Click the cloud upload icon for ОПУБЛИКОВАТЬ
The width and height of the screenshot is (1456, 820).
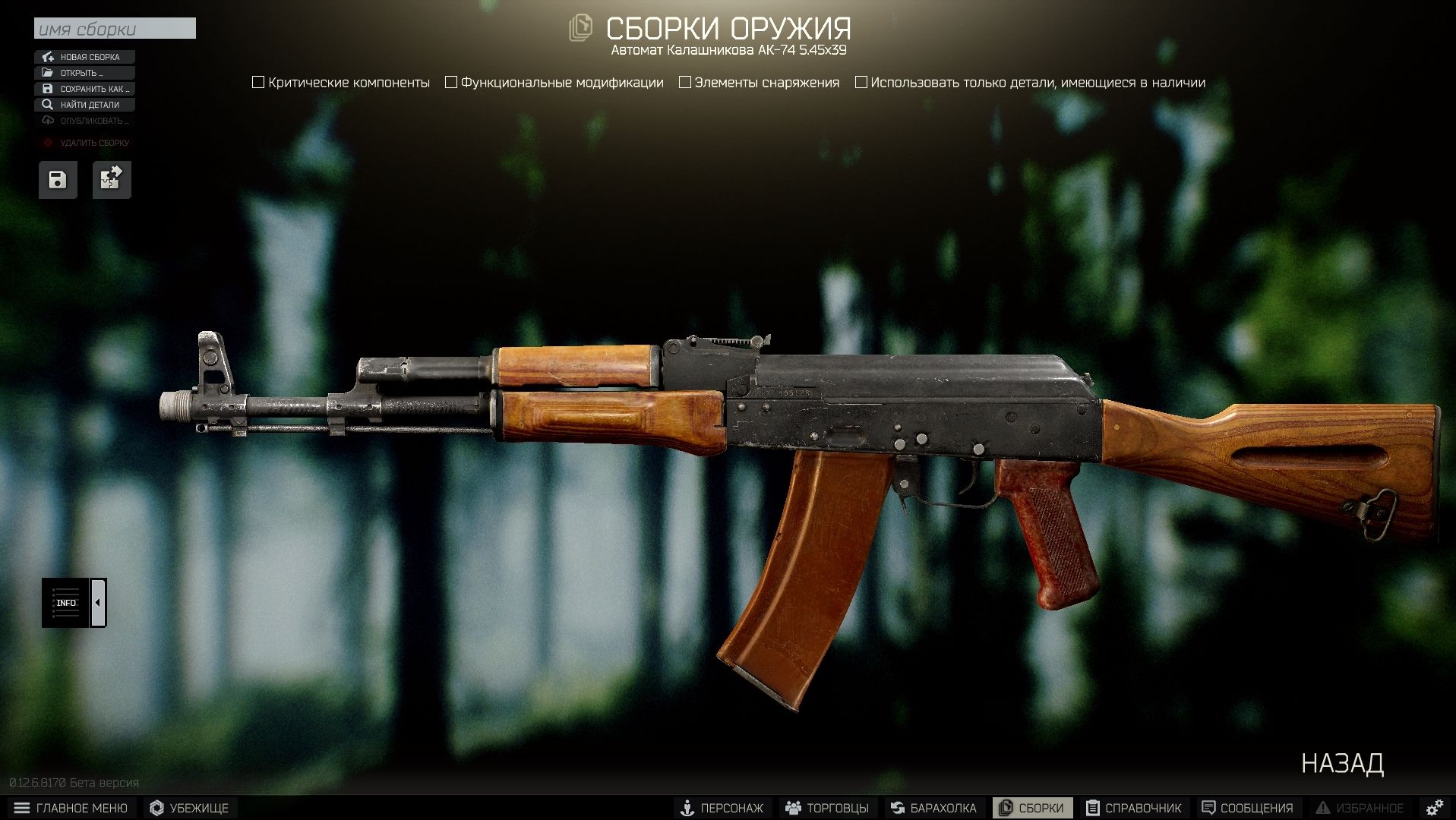48,121
